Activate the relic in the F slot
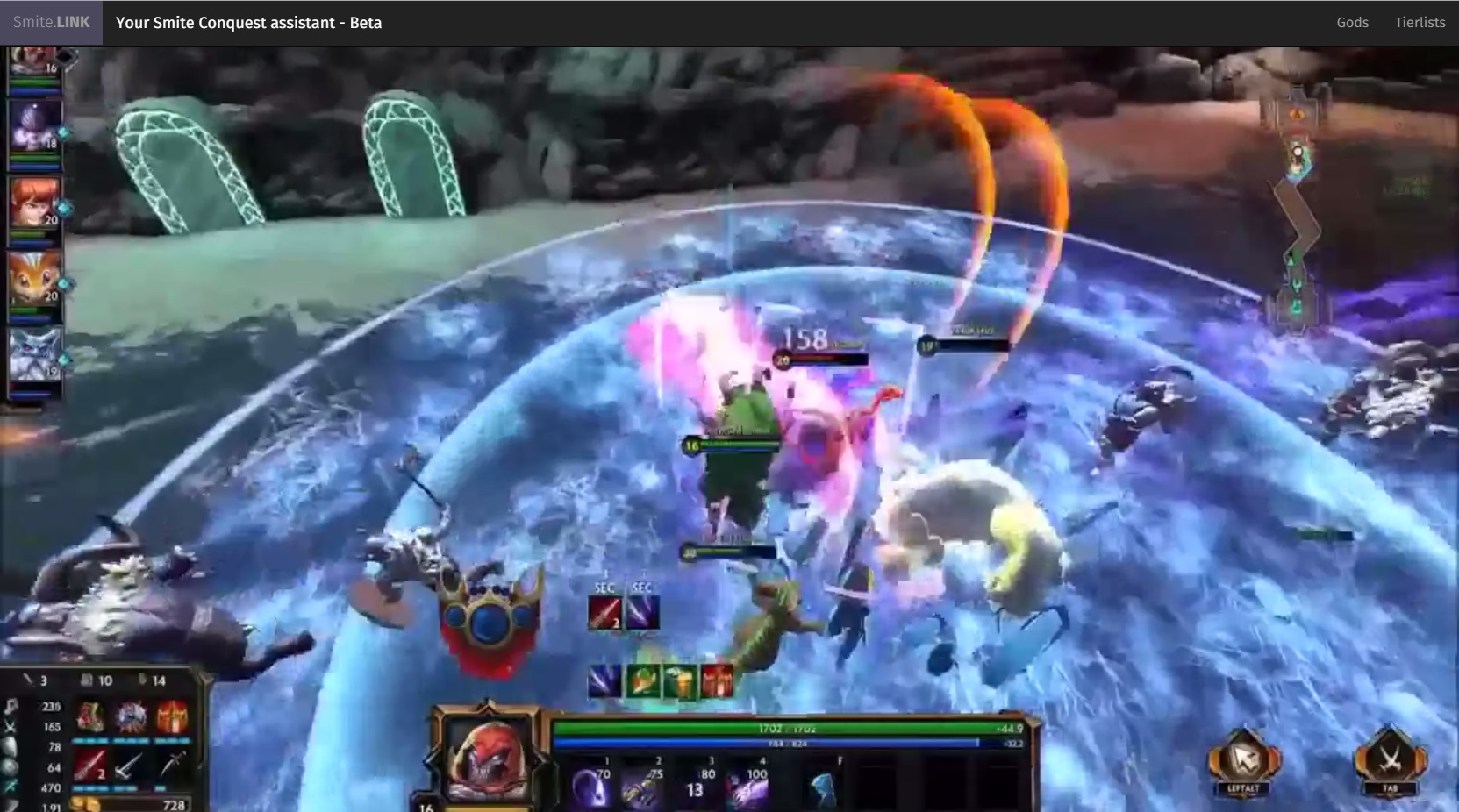Viewport: 1459px width, 812px height. [x=824, y=787]
